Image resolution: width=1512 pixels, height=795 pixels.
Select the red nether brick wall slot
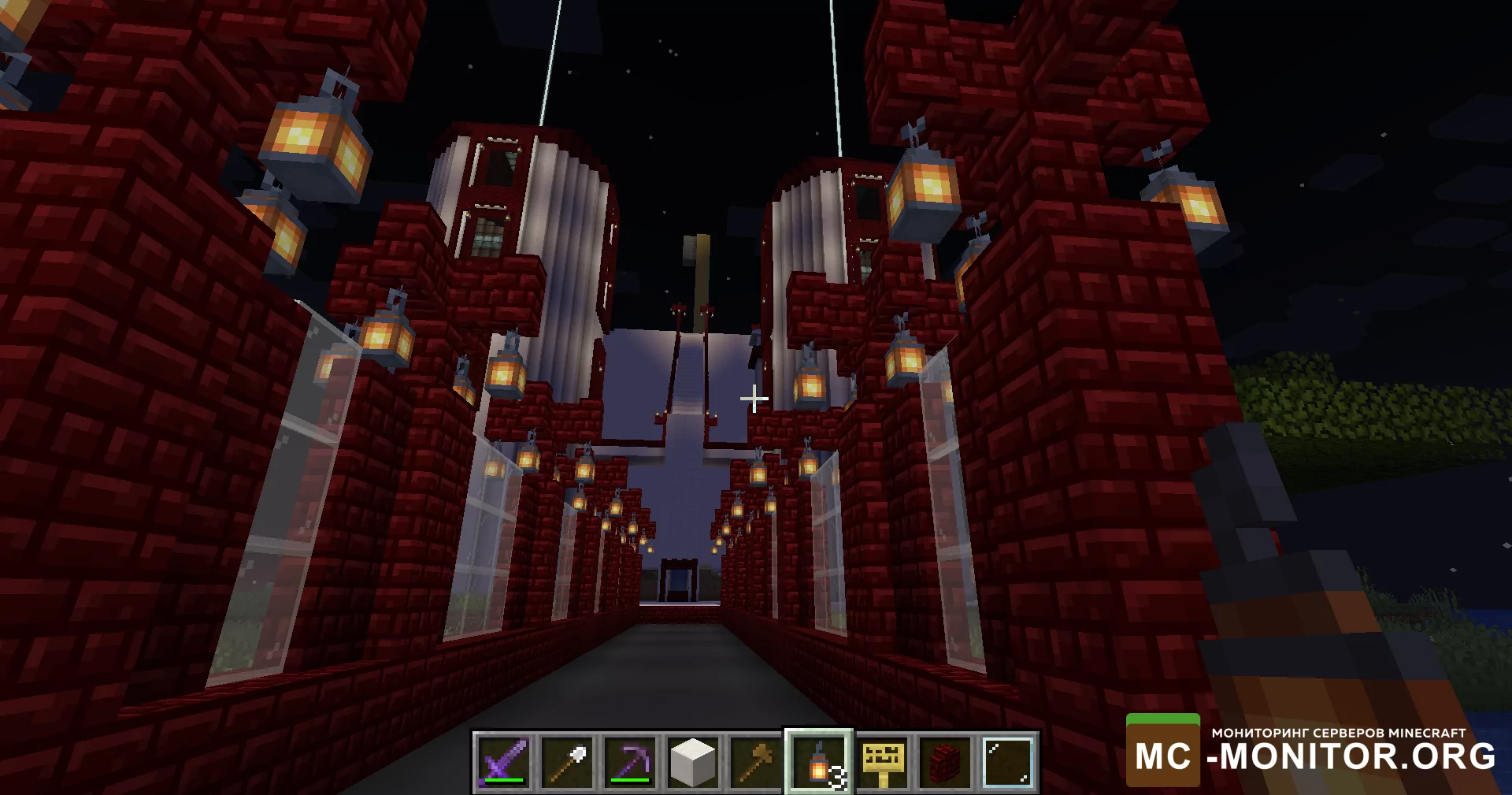point(945,761)
